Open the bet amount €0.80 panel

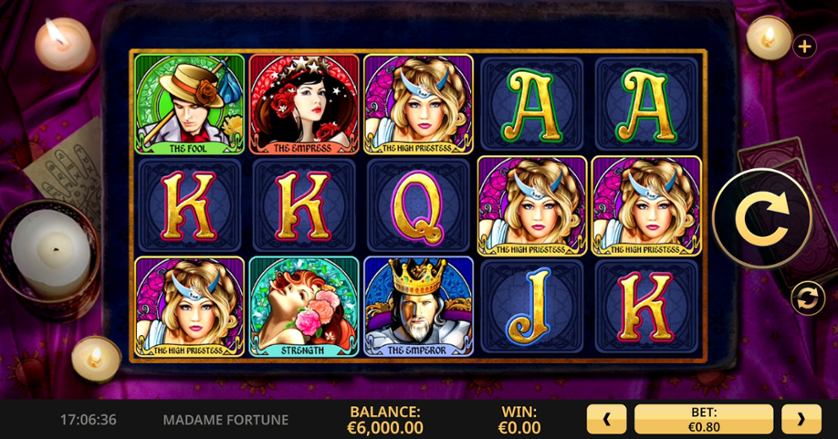[704, 418]
